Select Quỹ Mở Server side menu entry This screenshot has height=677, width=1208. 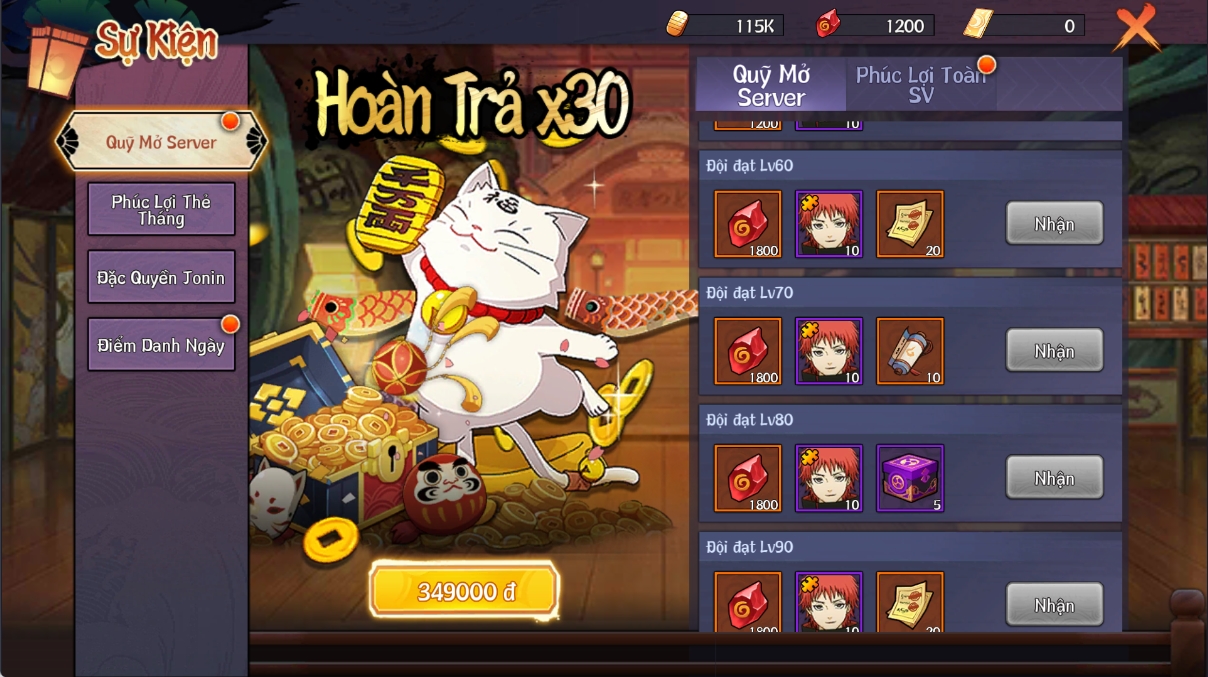161,142
